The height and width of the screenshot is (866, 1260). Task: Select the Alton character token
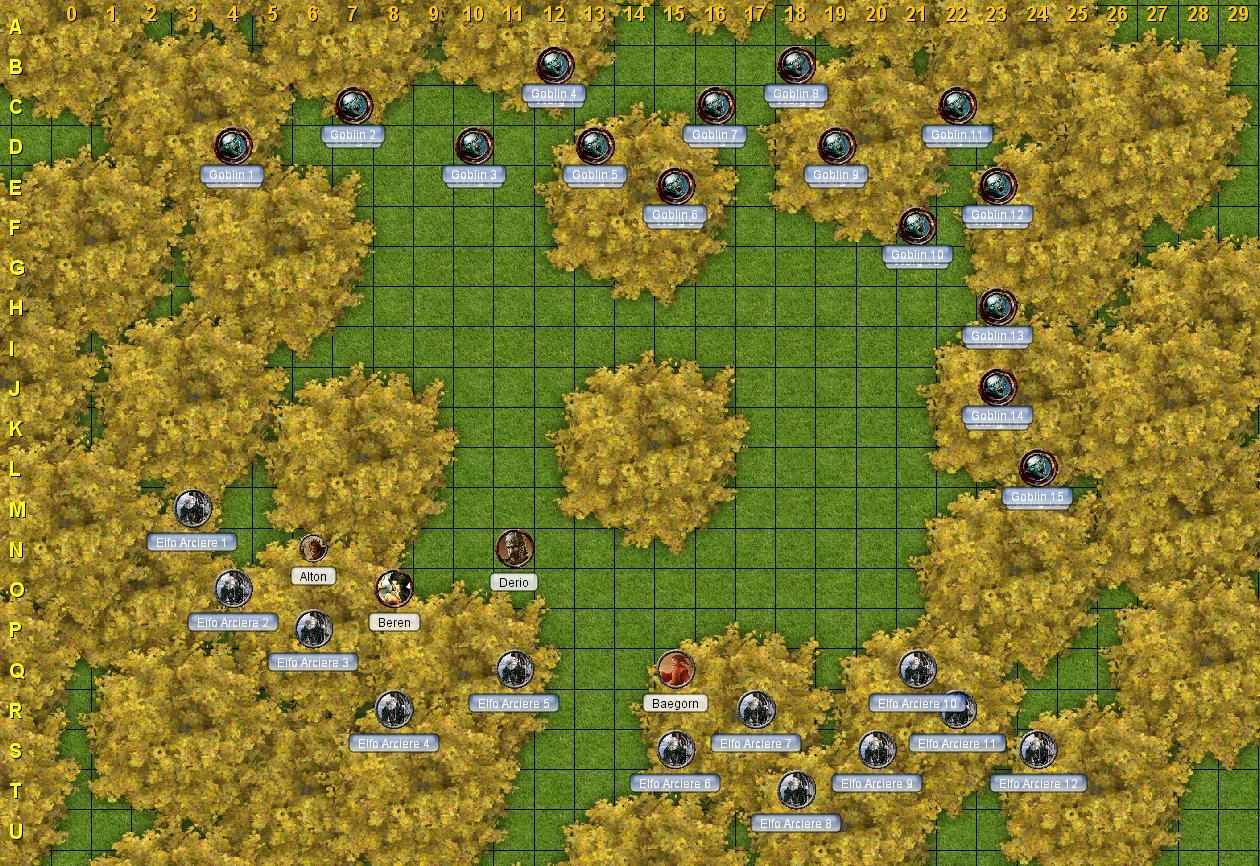(x=313, y=548)
